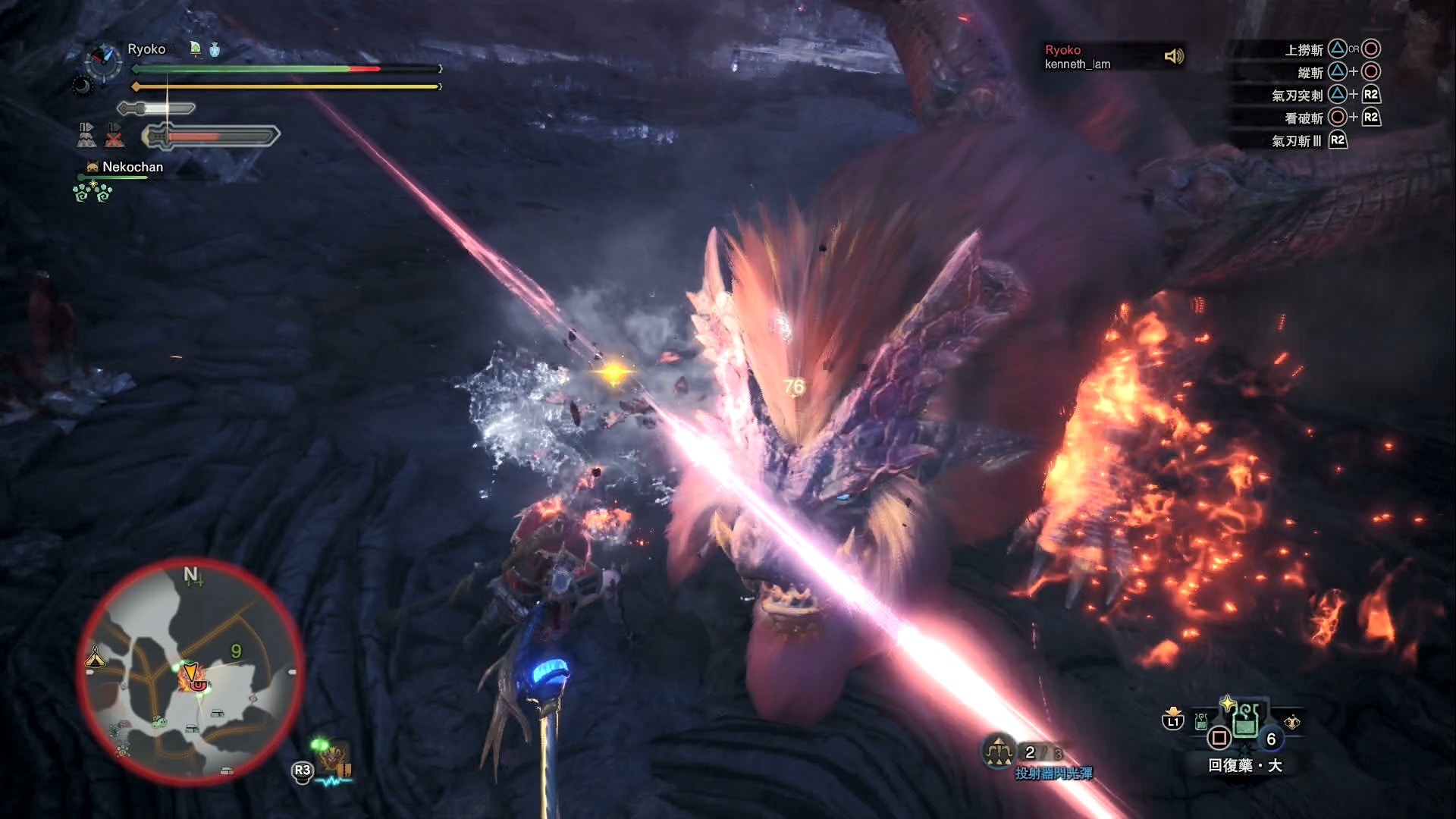Image resolution: width=1456 pixels, height=819 pixels.
Task: Toggle the voice speaker icon beside Ryoko
Action: (x=1173, y=56)
